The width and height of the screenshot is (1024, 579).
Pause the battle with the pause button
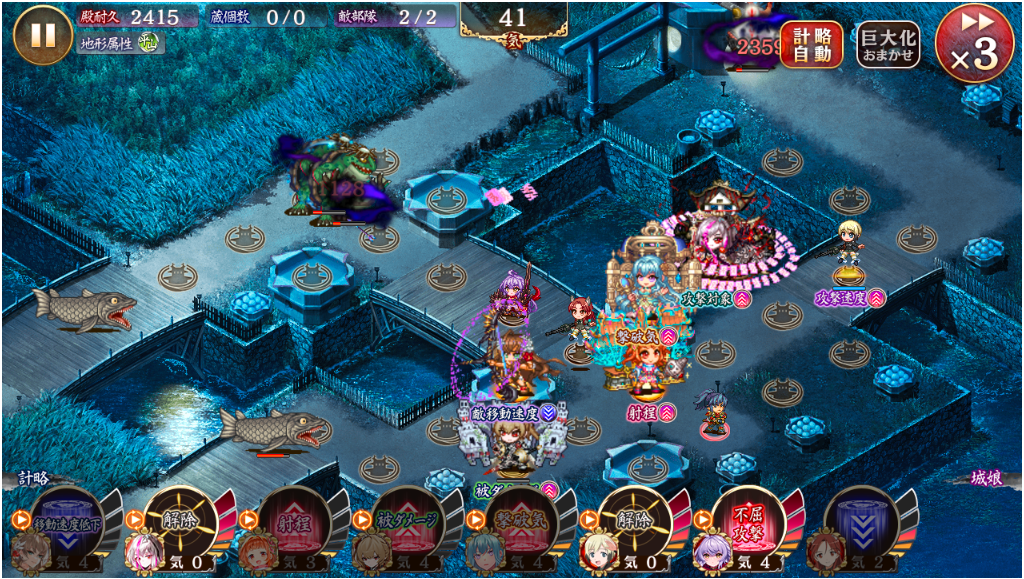point(43,34)
